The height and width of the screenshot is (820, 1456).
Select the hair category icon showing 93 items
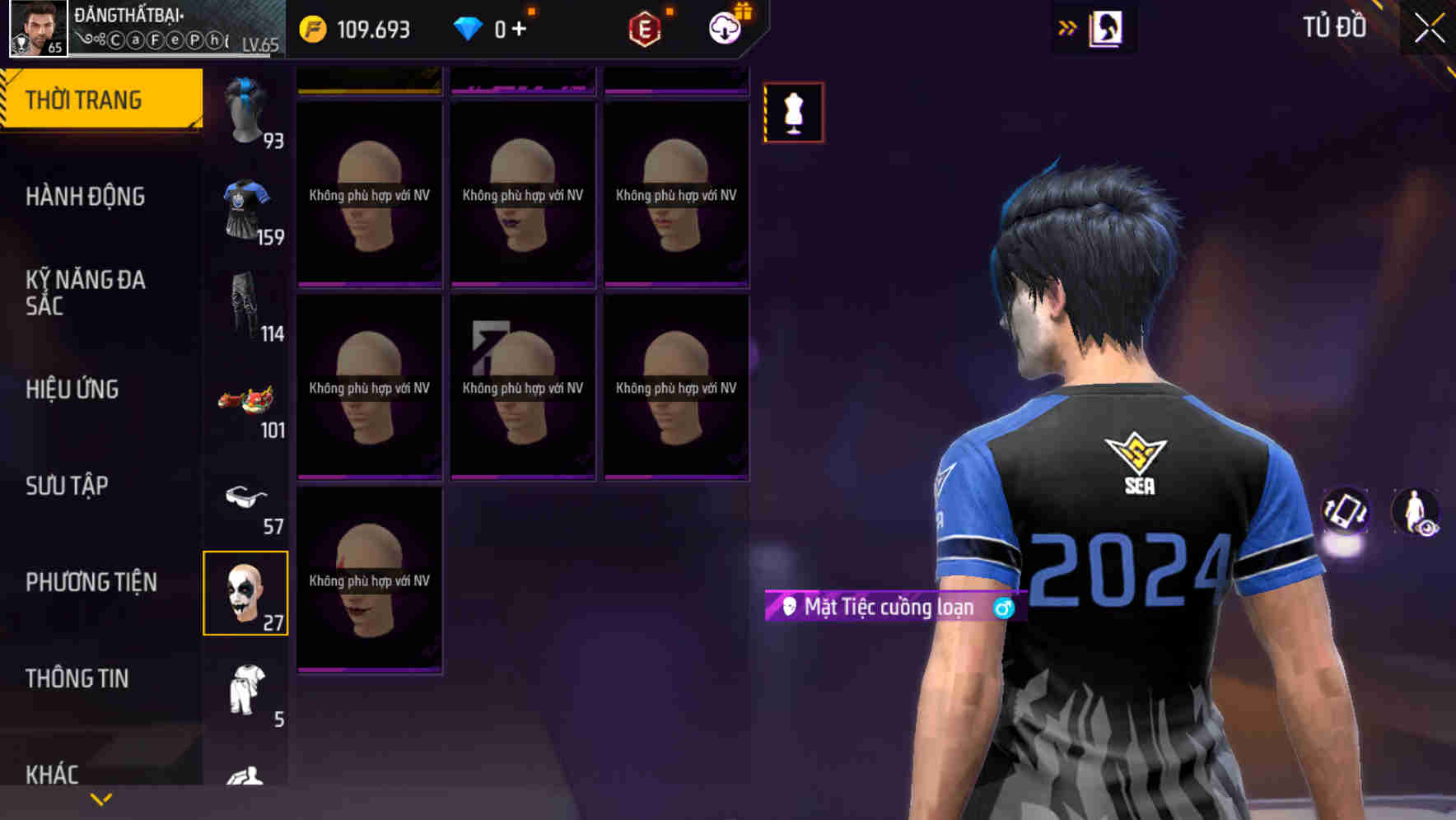[245, 115]
